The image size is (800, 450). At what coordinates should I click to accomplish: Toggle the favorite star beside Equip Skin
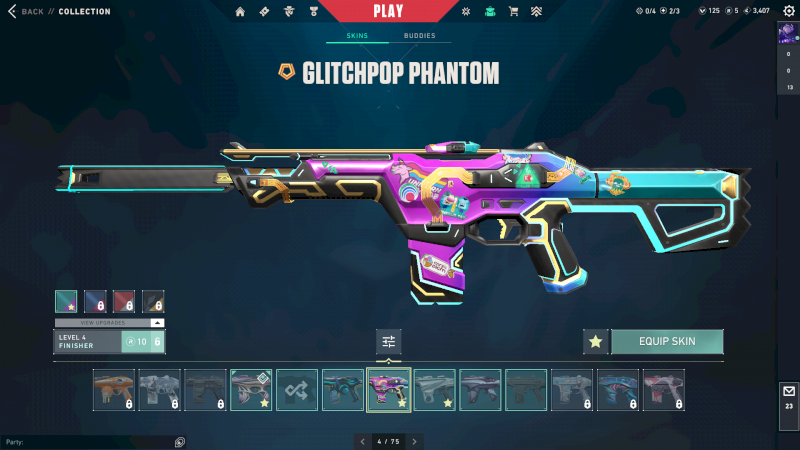pyautogui.click(x=596, y=342)
